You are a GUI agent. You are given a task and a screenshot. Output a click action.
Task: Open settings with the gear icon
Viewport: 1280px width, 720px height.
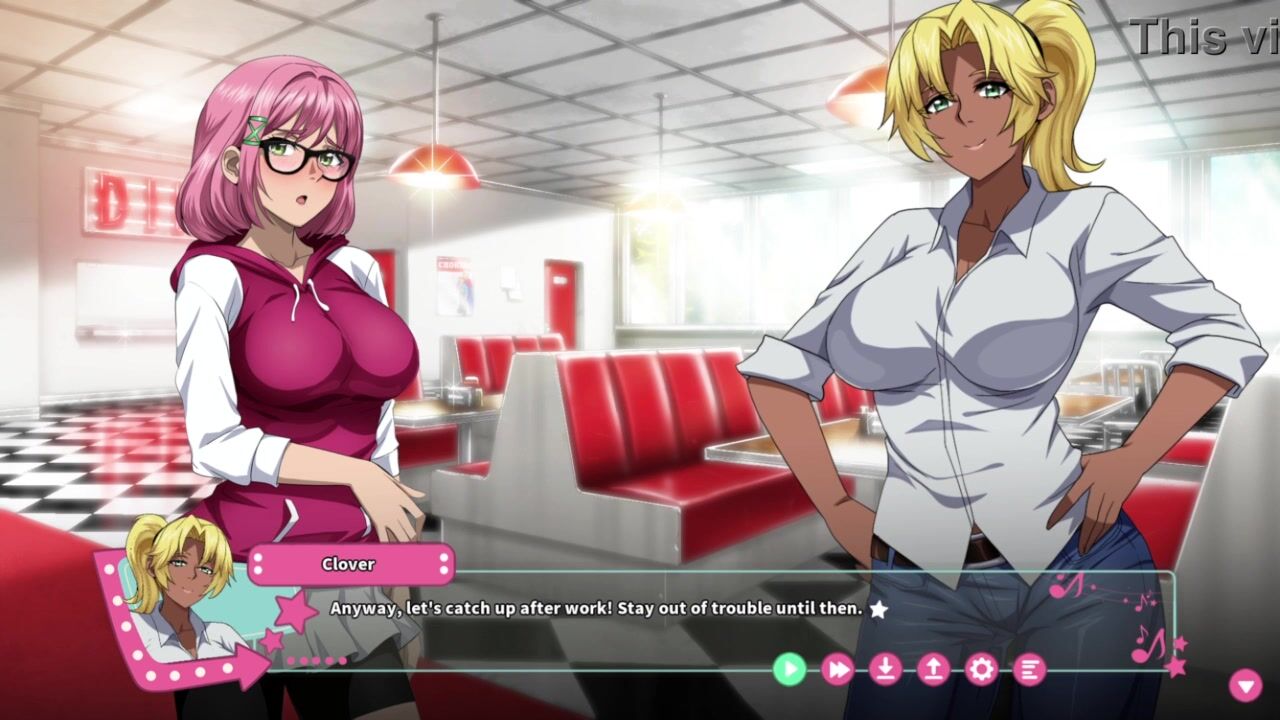point(981,668)
